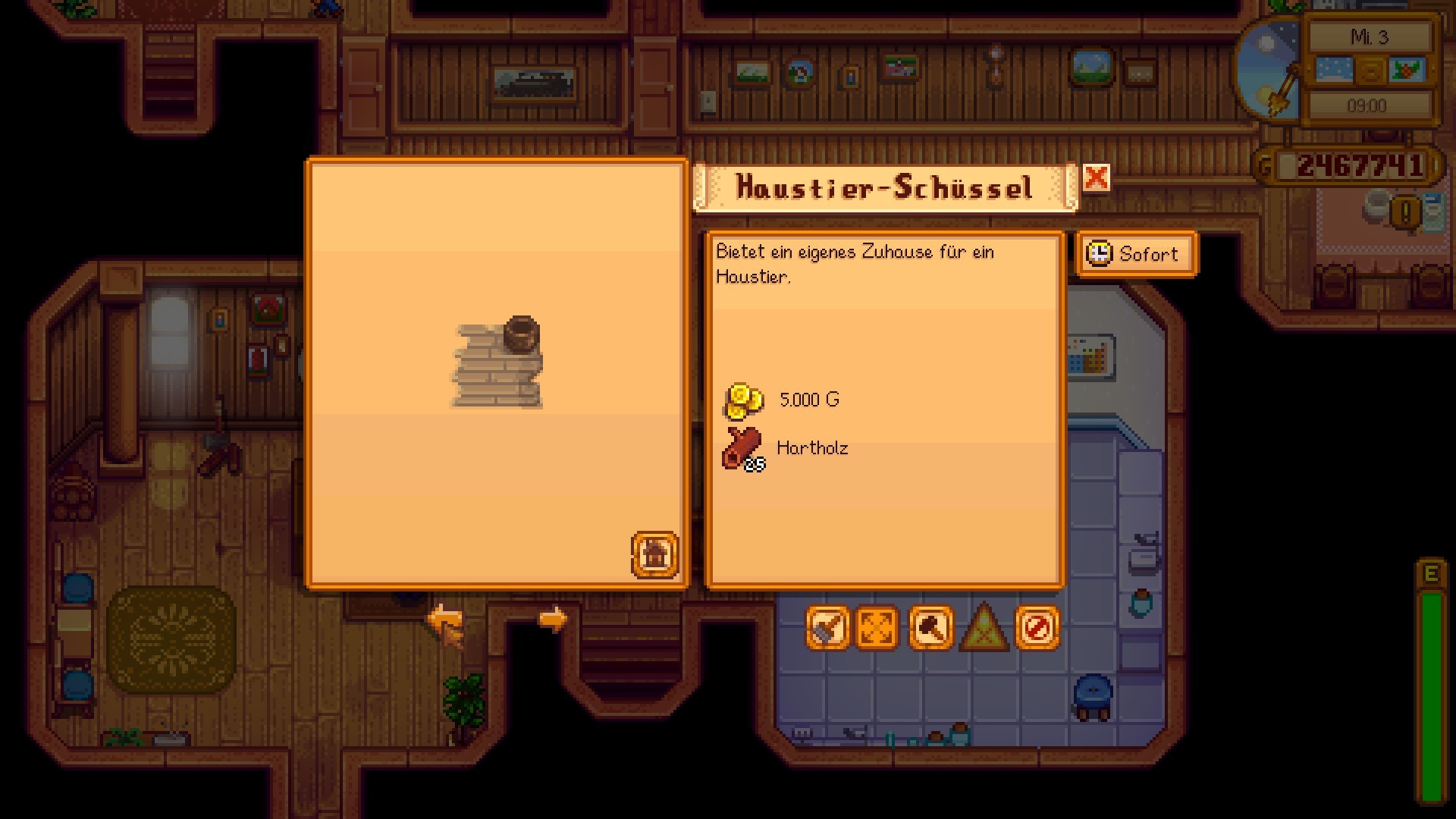Change building appearance via the house icon
This screenshot has height=819, width=1456.
[654, 554]
